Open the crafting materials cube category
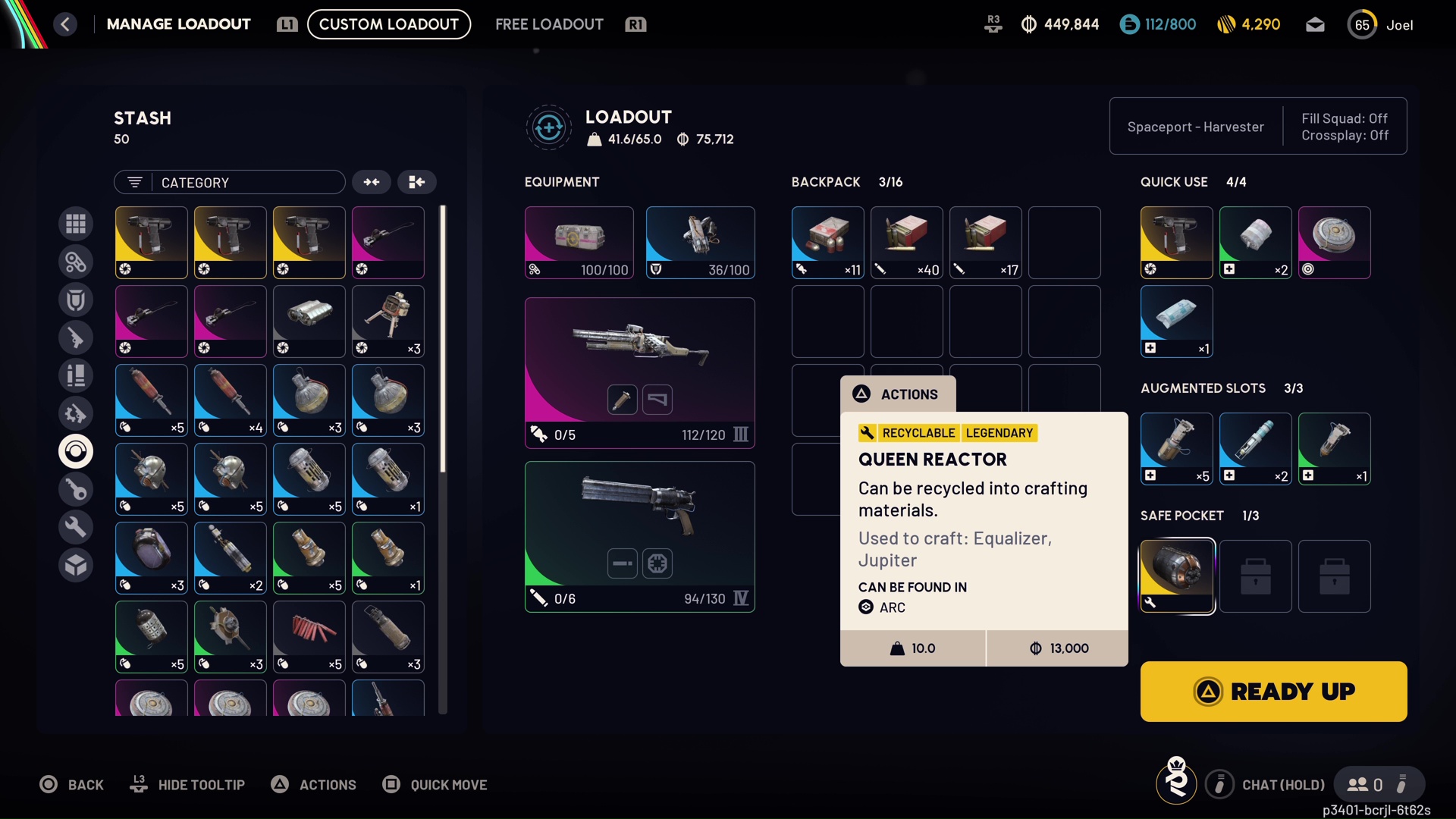This screenshot has height=819, width=1456. point(76,565)
